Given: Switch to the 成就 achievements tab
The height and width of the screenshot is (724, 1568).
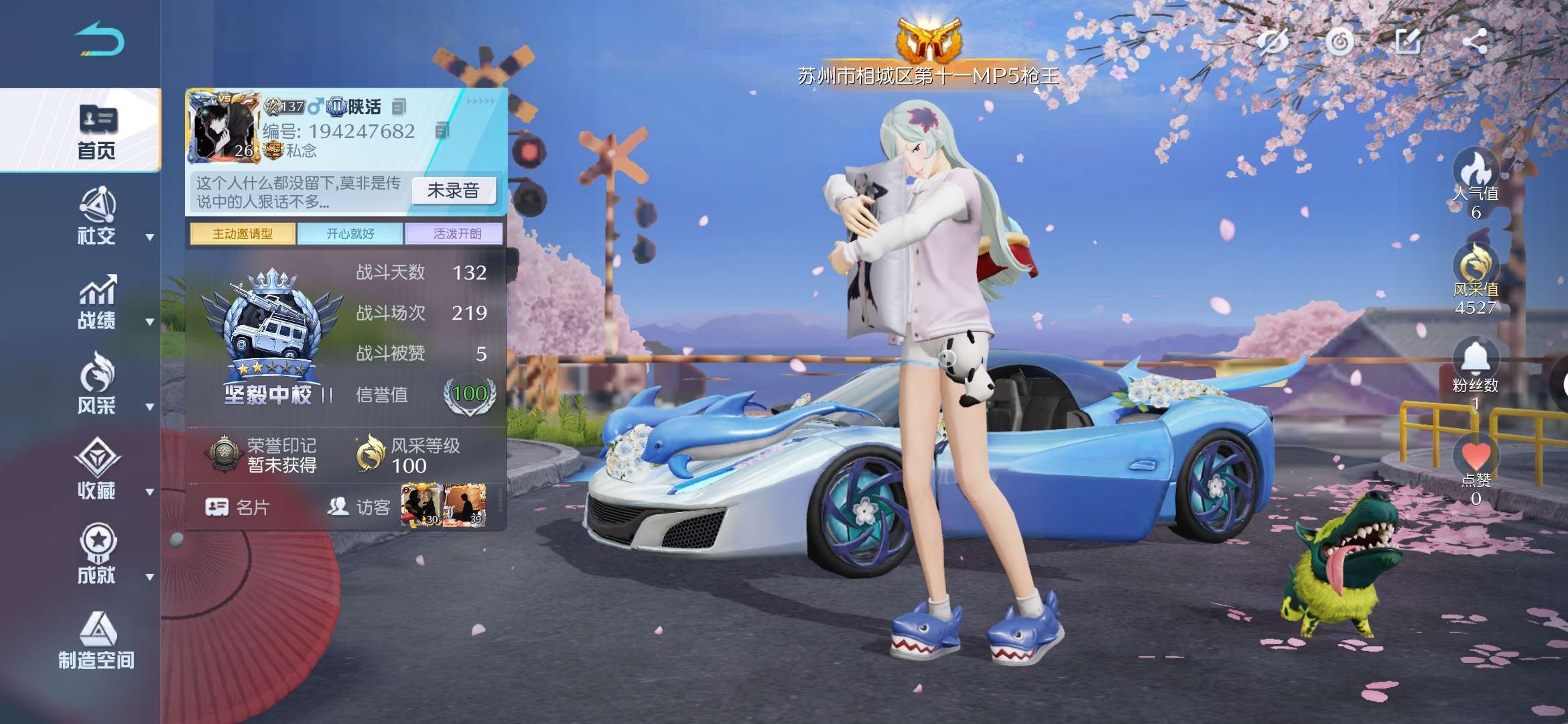Looking at the screenshot, I should pyautogui.click(x=96, y=554).
